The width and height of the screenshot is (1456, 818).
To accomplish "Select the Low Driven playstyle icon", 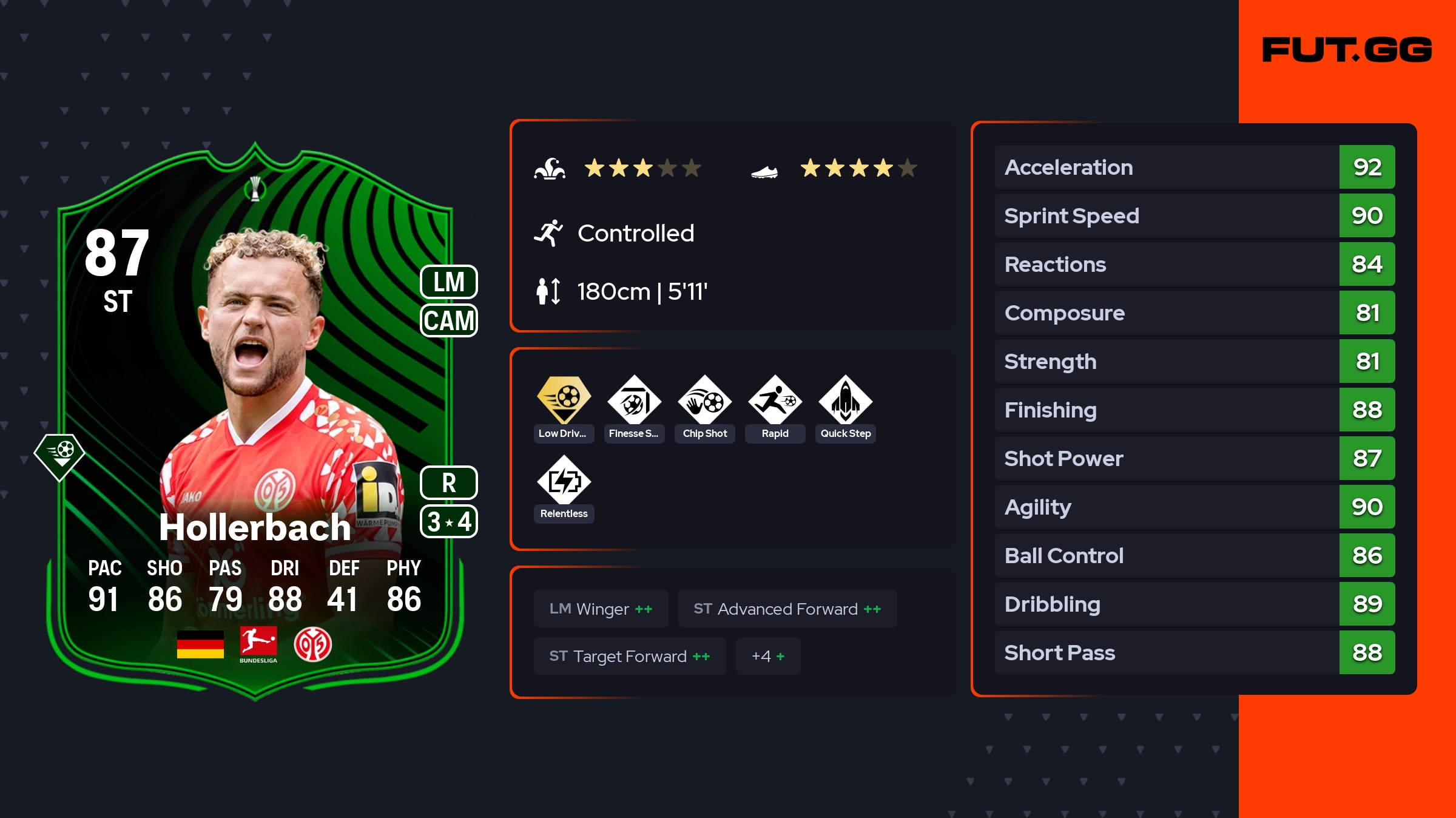I will point(564,401).
